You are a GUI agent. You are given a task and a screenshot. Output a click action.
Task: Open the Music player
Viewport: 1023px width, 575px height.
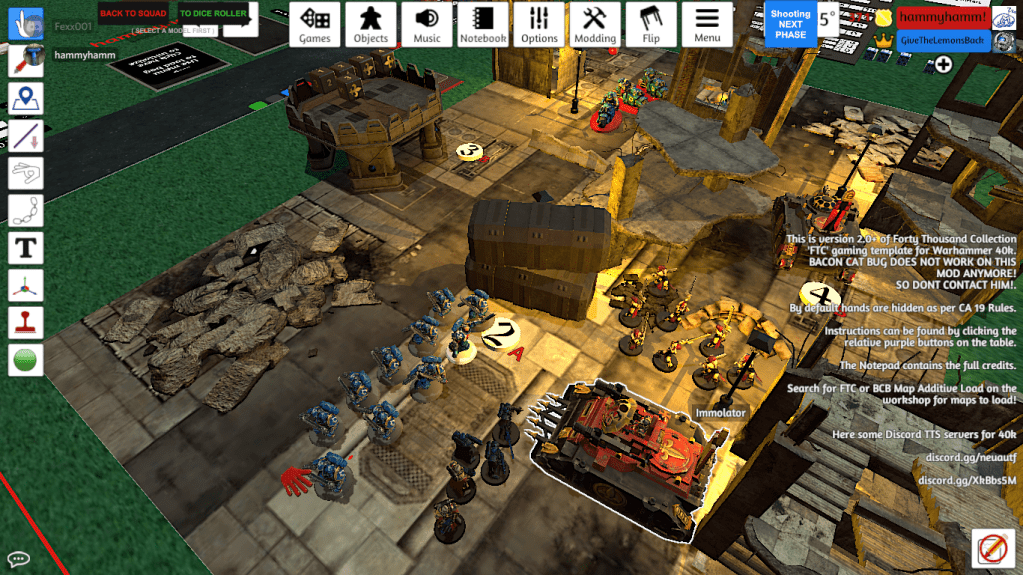coord(427,24)
